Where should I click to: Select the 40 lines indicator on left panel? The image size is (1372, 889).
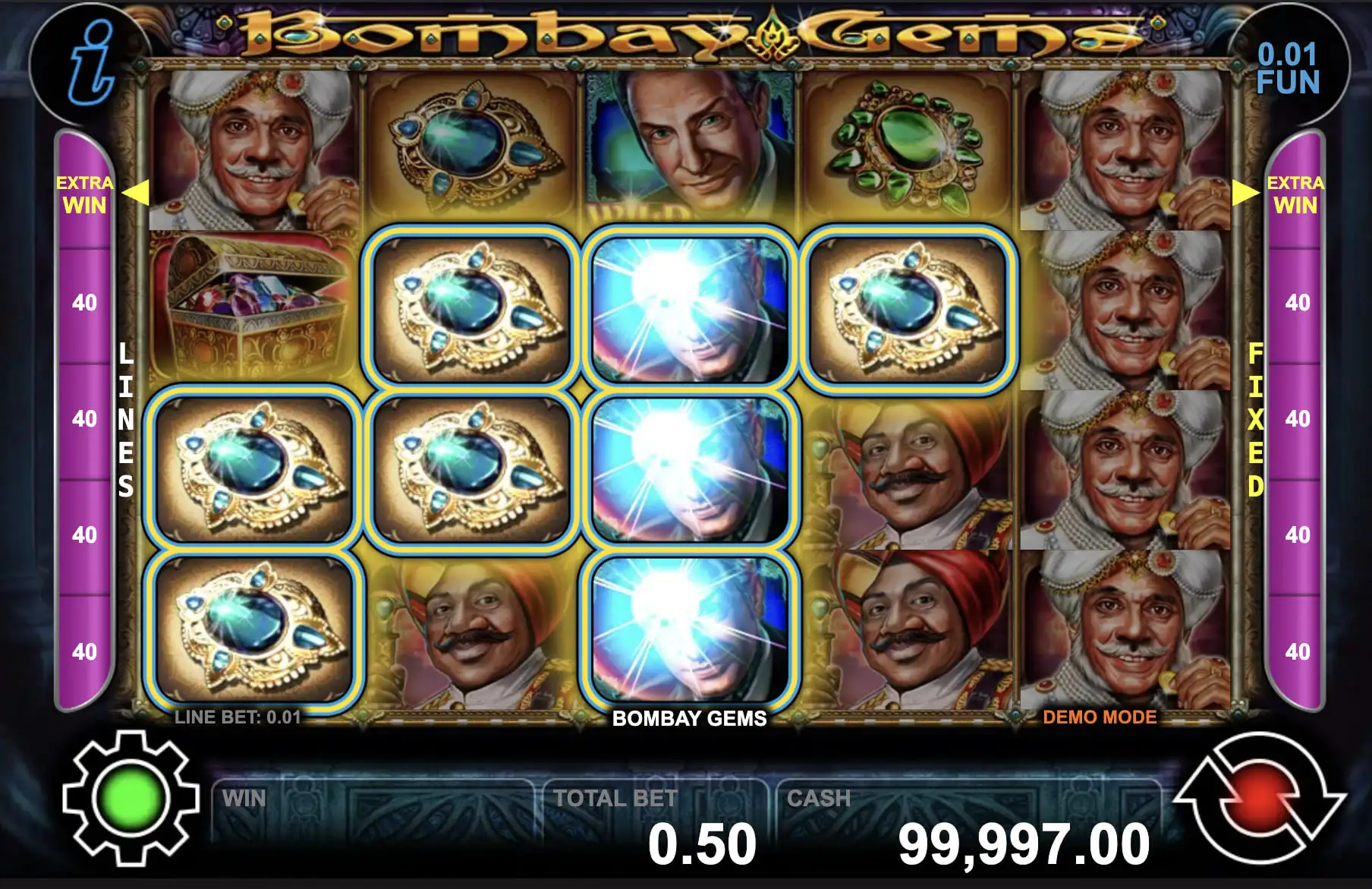(x=83, y=302)
